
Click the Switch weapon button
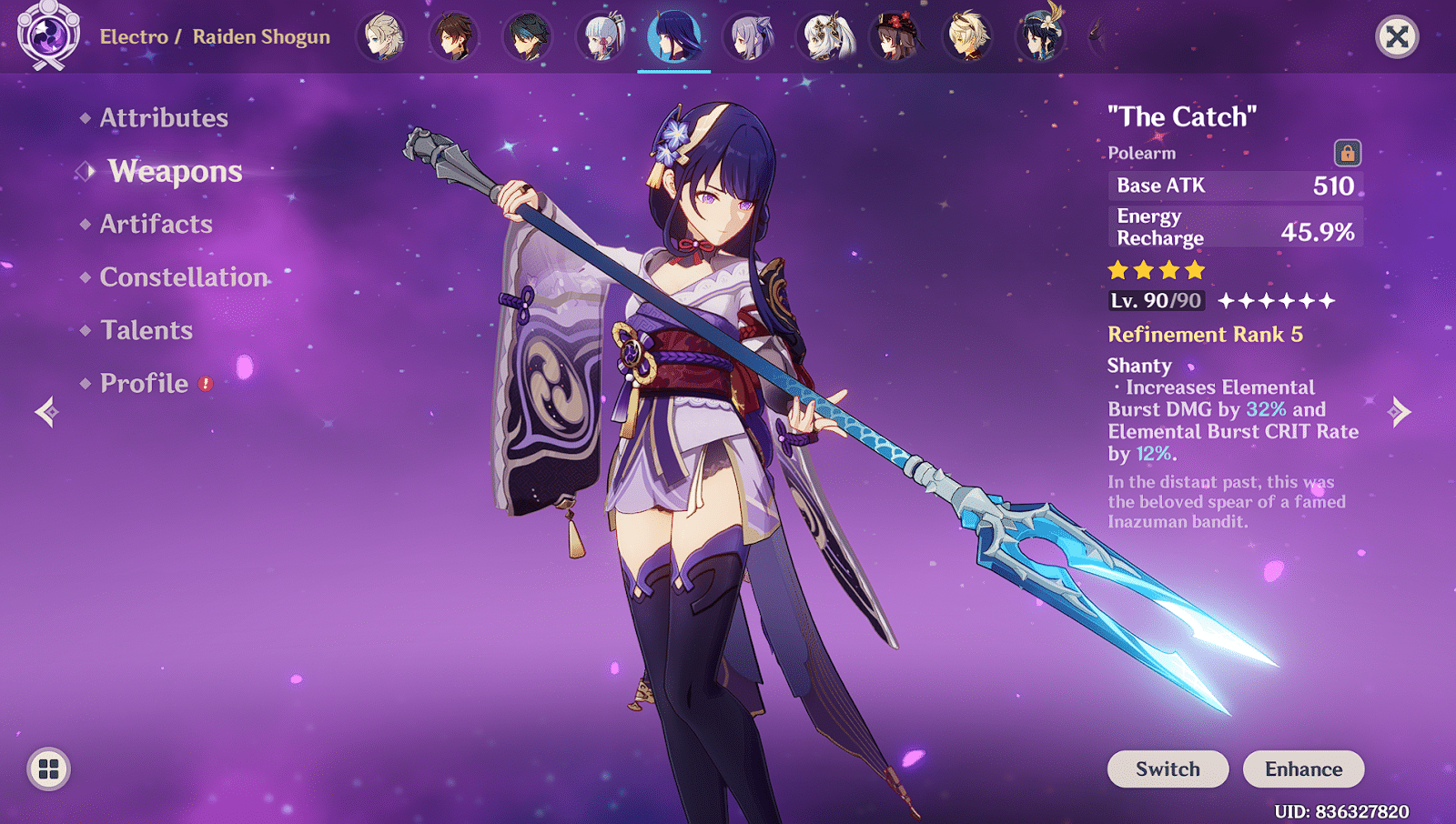[1168, 769]
